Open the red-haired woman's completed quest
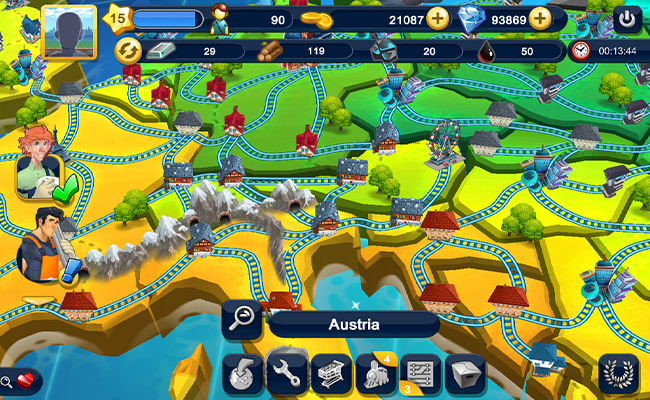Viewport: 650px width, 400px height. click(x=40, y=167)
